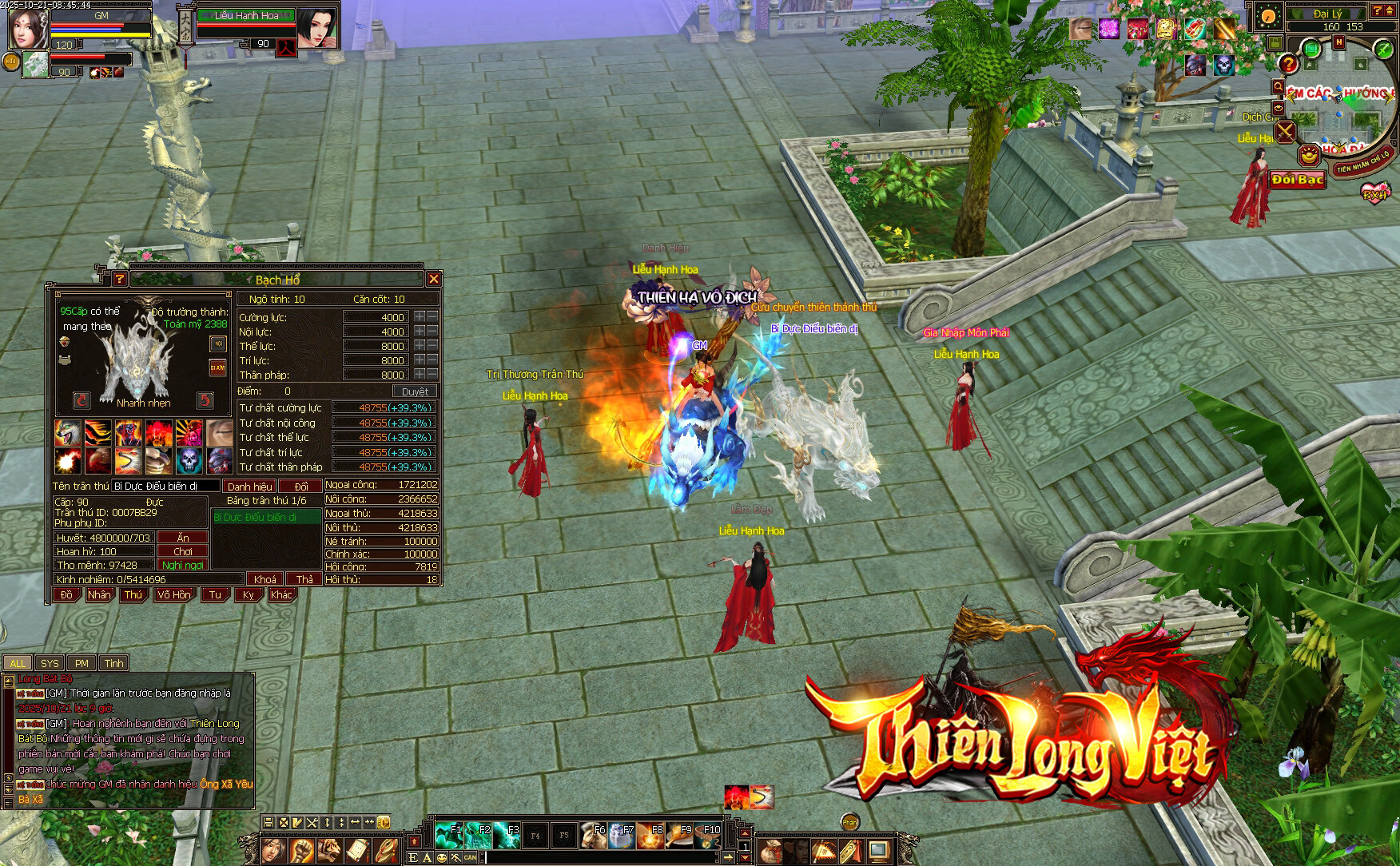
Task: Close the Bạch Hổ pet window
Action: [433, 279]
